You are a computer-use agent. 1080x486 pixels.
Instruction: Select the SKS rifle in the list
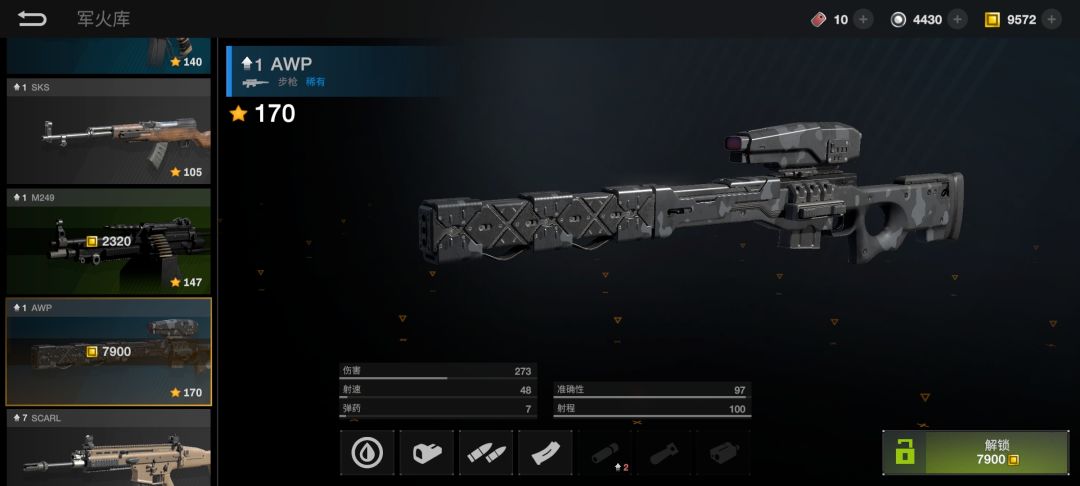[108, 130]
